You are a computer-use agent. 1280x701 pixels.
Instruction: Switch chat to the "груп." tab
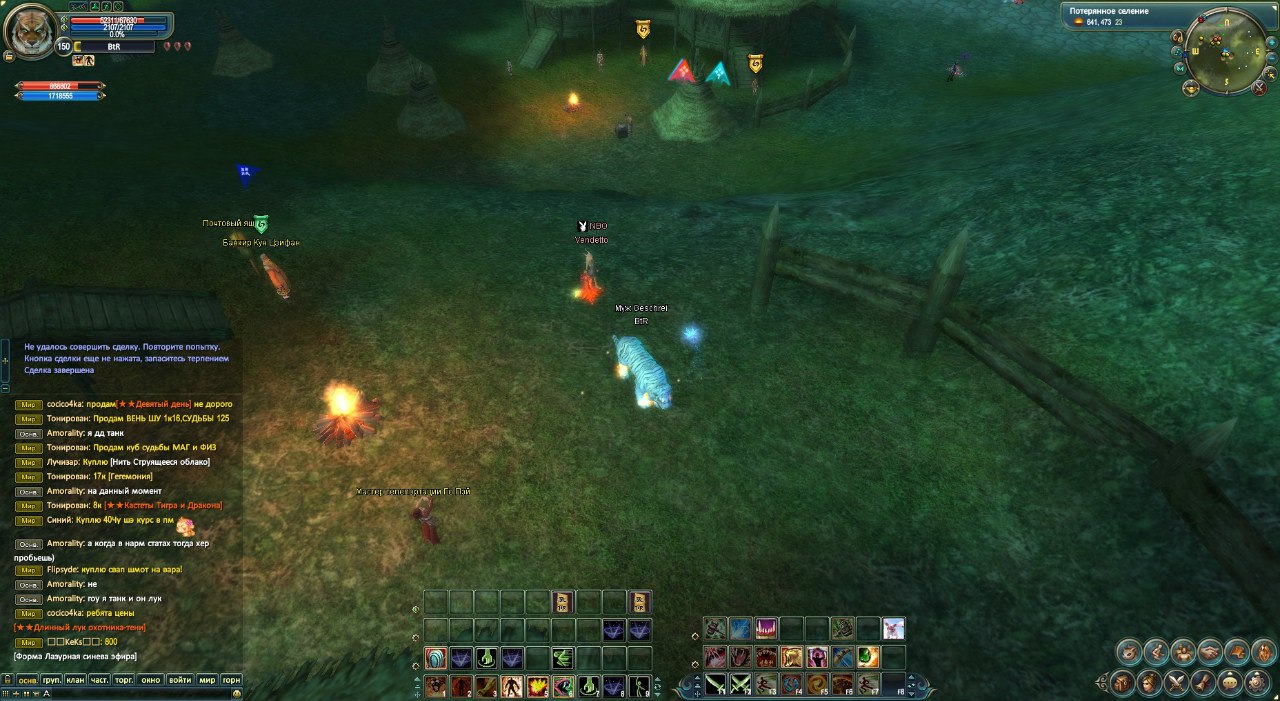click(52, 680)
